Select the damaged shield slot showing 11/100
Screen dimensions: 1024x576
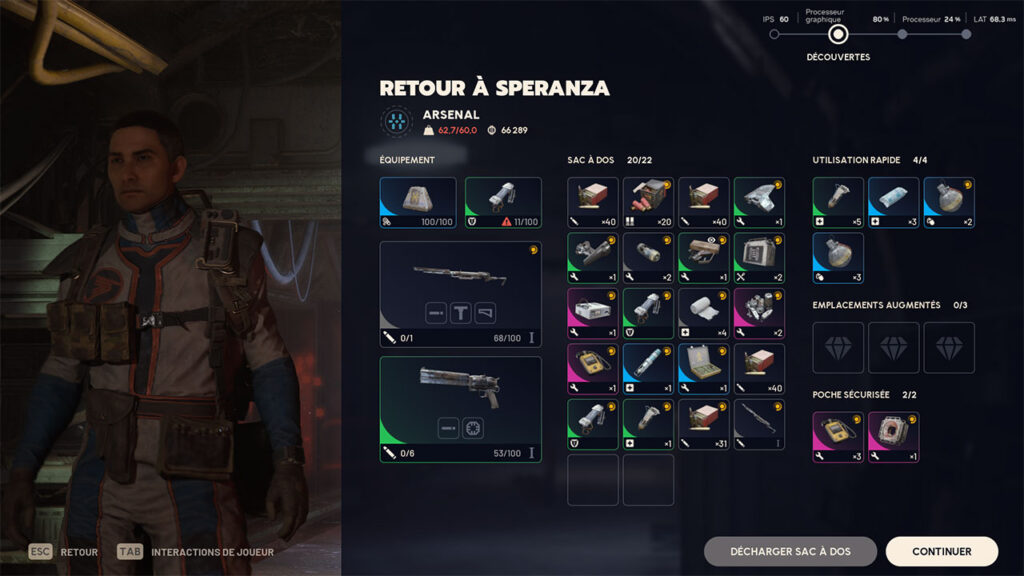[x=503, y=203]
